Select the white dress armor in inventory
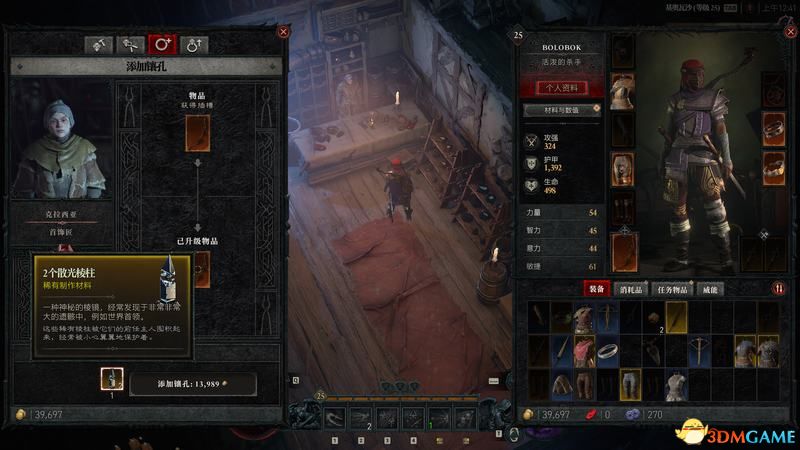800x450 pixels. tap(677, 384)
